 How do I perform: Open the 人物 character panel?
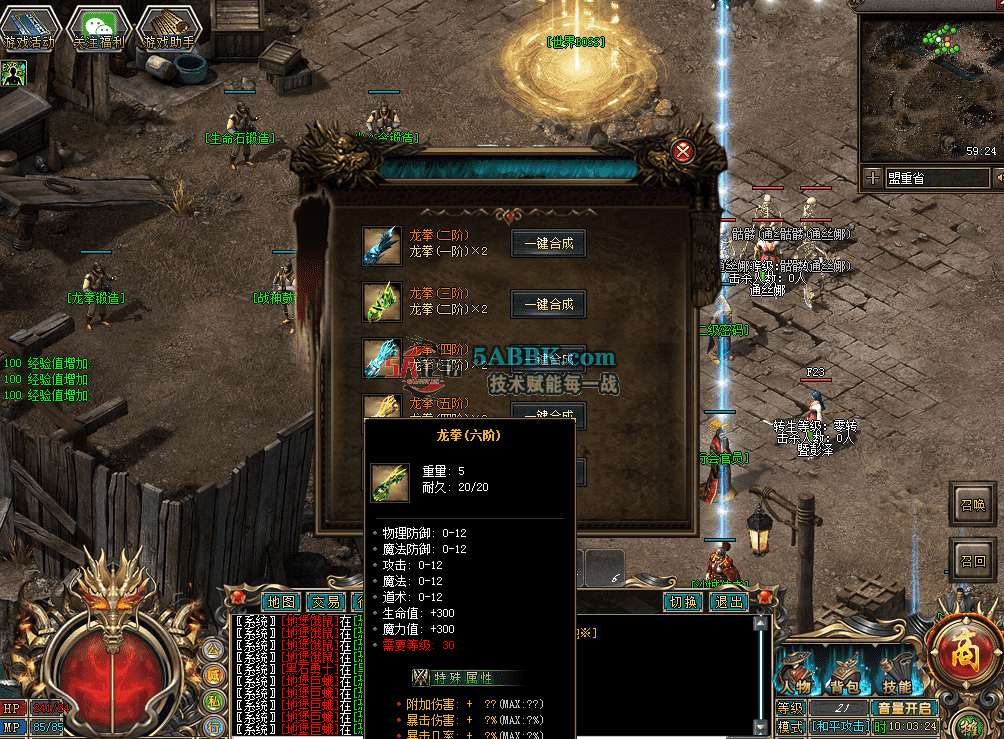[x=797, y=673]
